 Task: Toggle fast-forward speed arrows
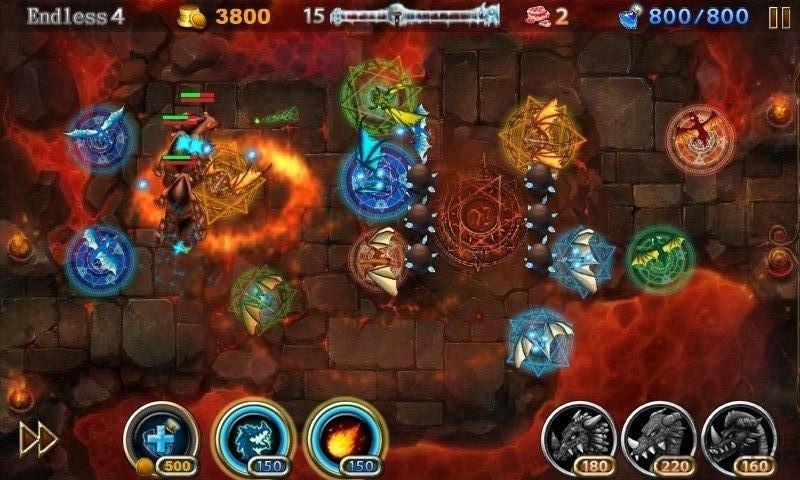pyautogui.click(x=38, y=438)
